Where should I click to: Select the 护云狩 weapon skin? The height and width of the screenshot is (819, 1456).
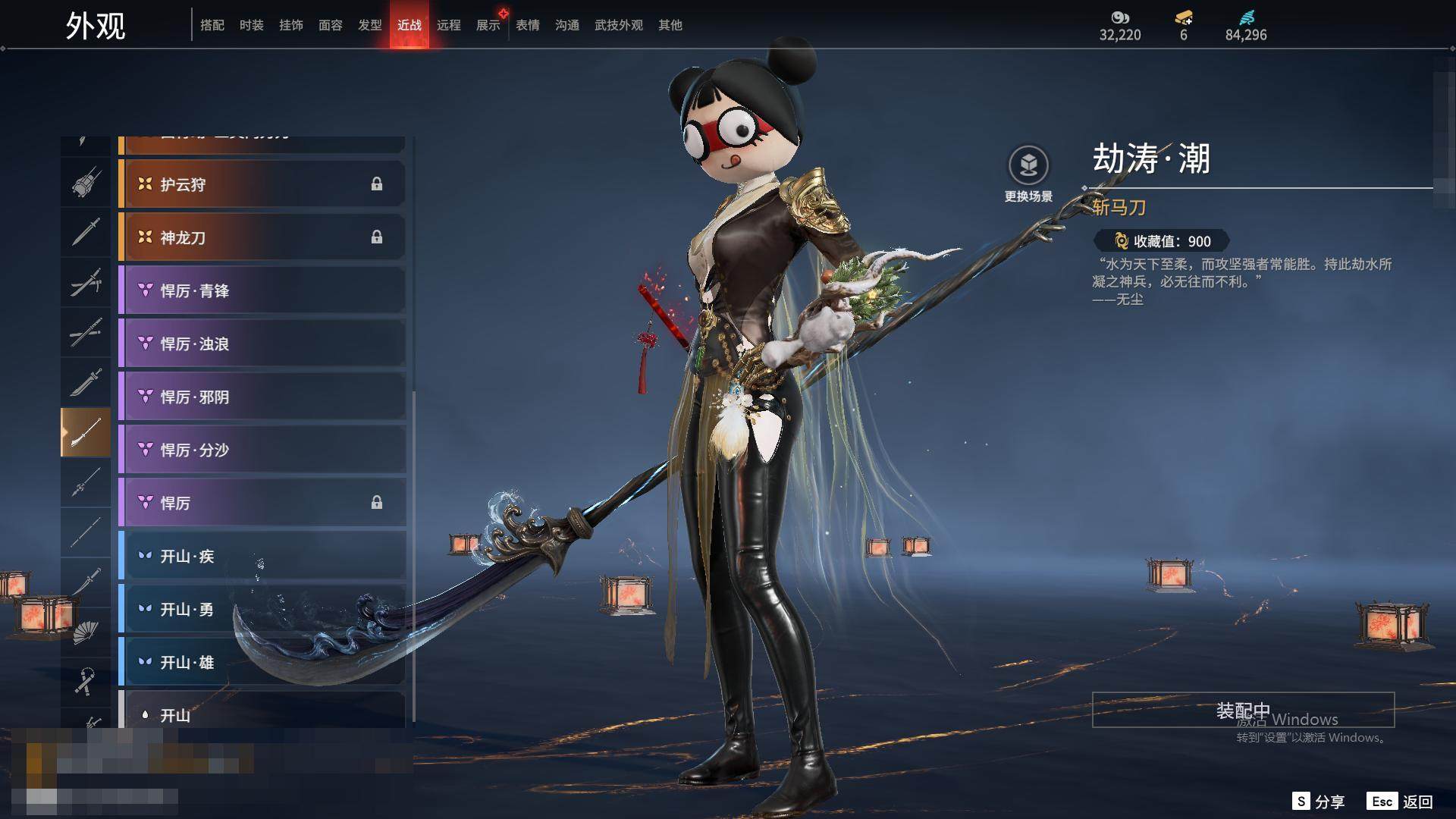click(x=262, y=184)
